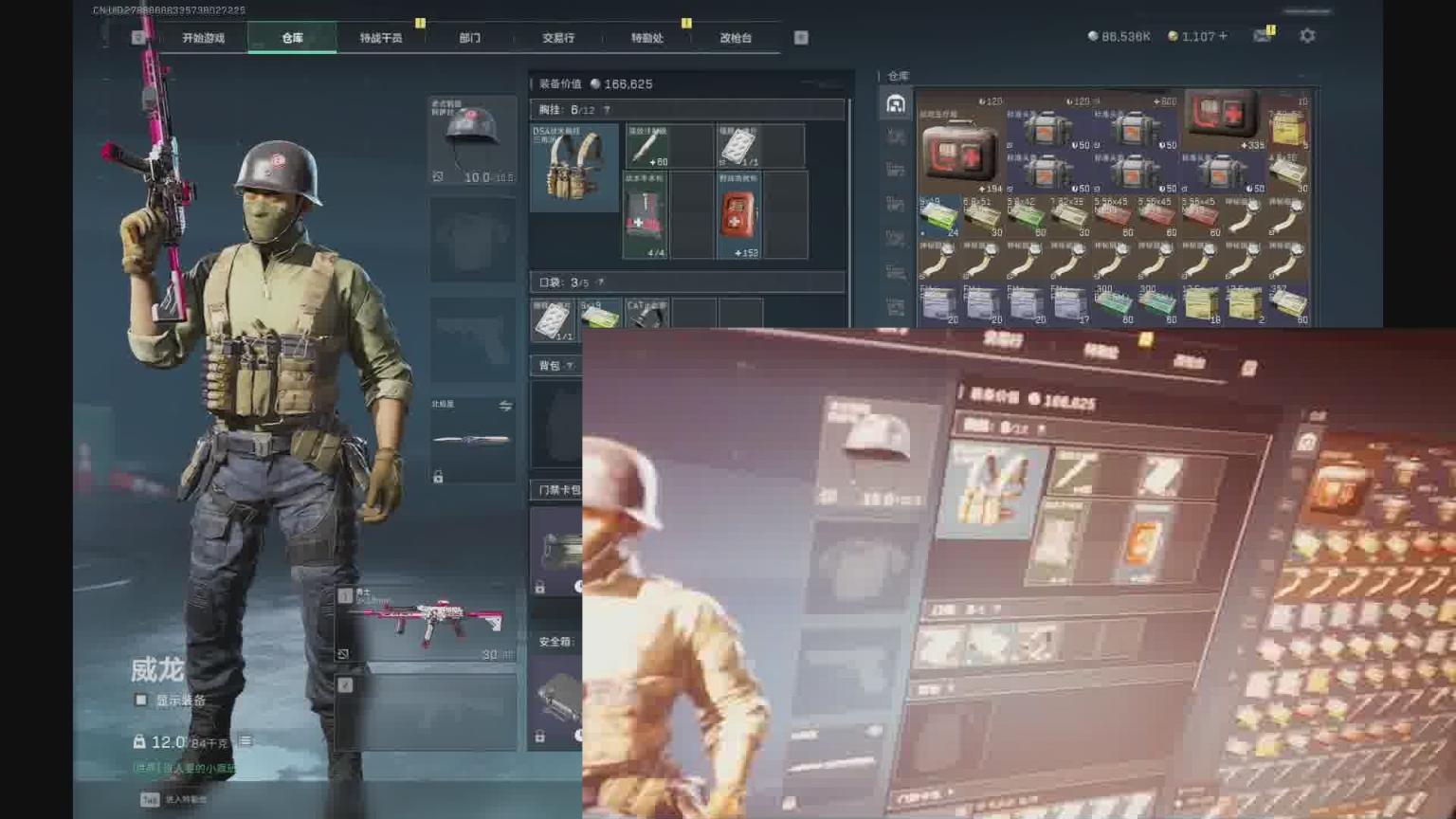Screen dimensions: 1456x819
Task: Select the DSA tactical chest rig
Action: pyautogui.click(x=574, y=167)
